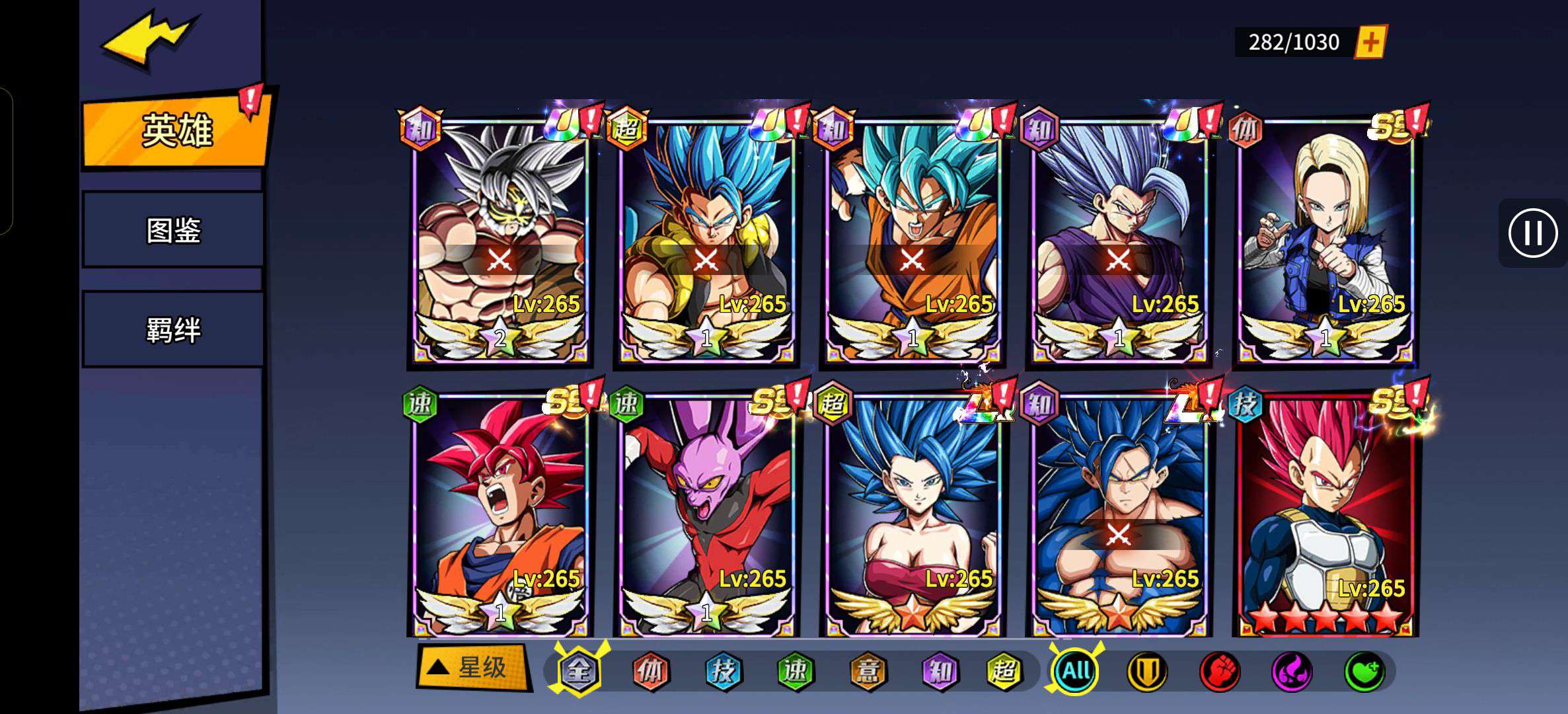This screenshot has height=714, width=1568.
Task: Switch to the 图鉴 tab
Action: pos(173,230)
